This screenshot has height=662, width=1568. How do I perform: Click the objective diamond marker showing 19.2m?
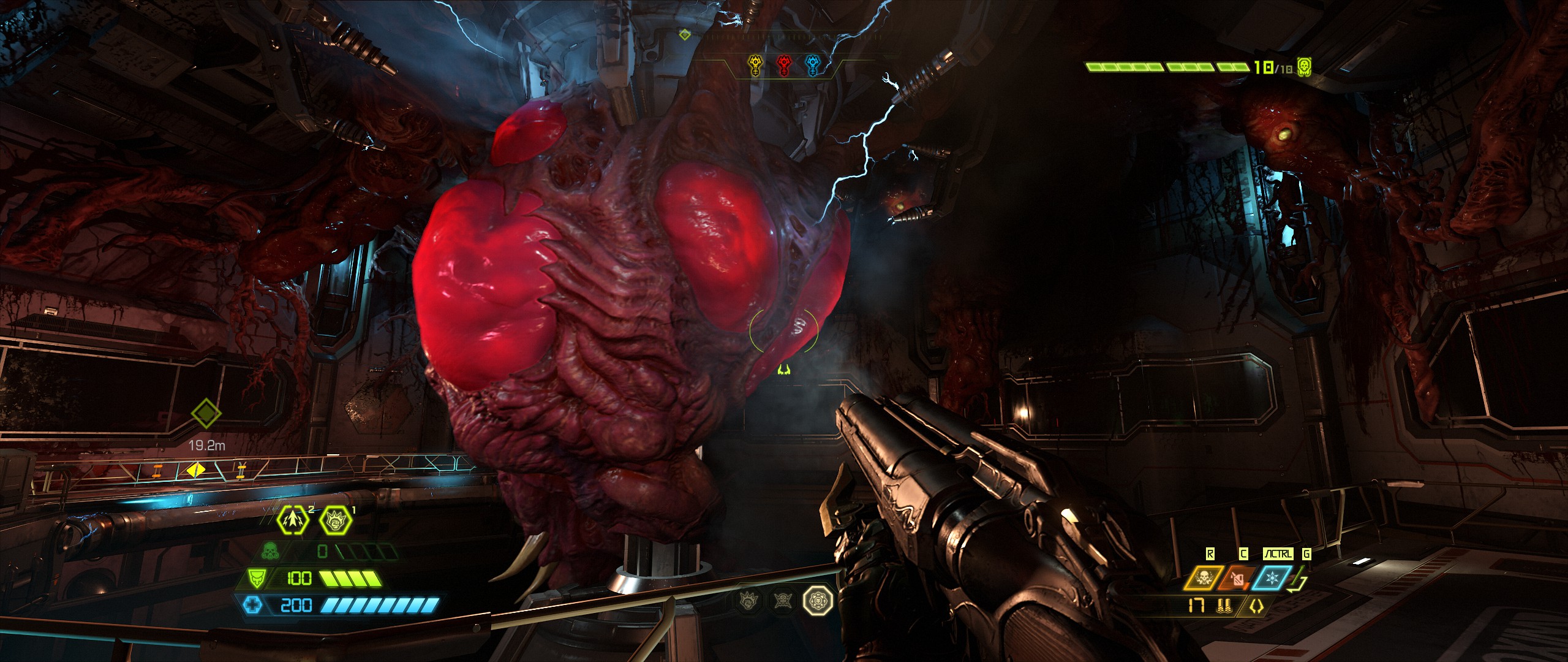pyautogui.click(x=206, y=414)
